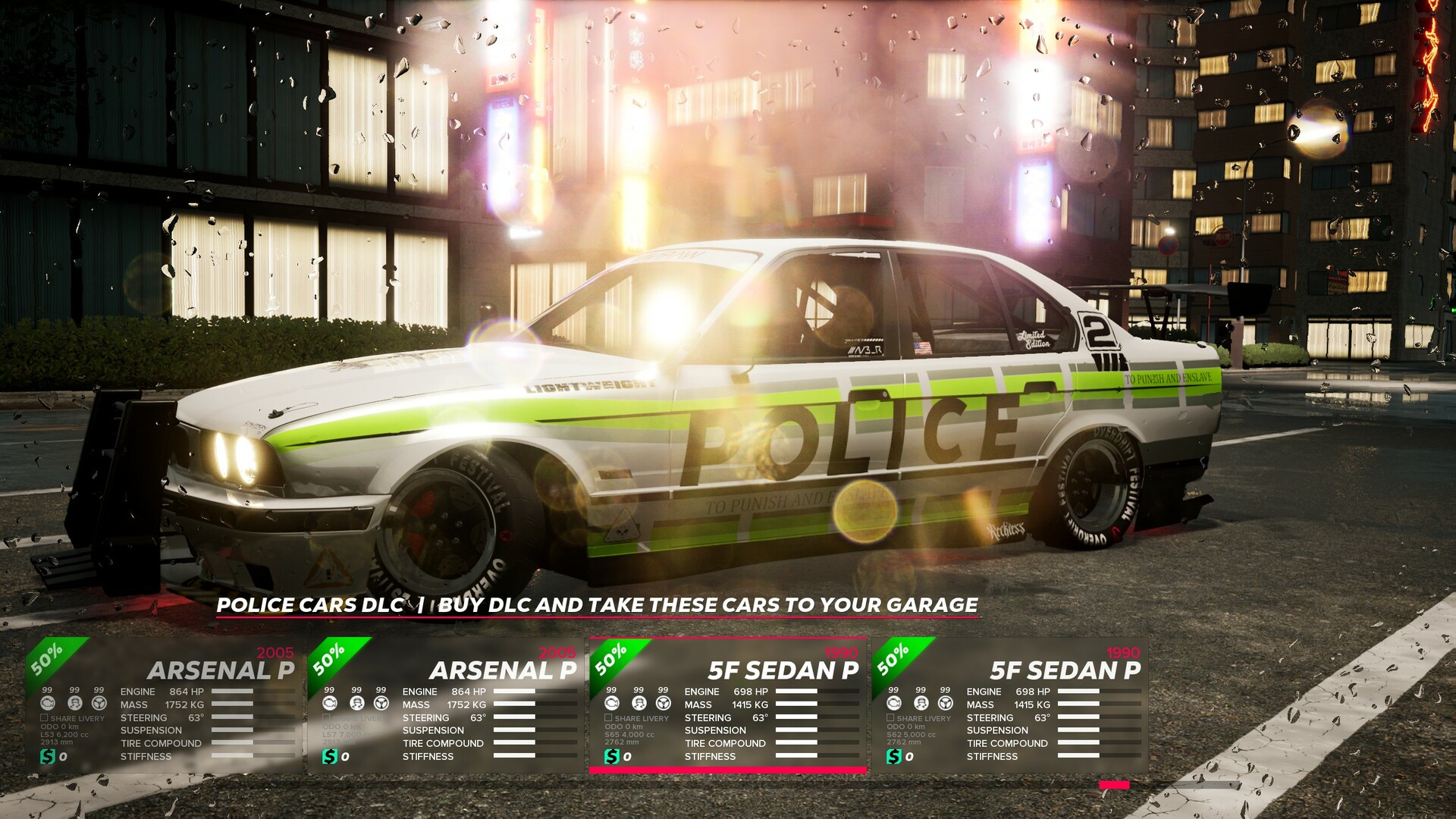Click the engine icon on first Arsenal P card
The width and height of the screenshot is (1456, 819).
coord(47,703)
